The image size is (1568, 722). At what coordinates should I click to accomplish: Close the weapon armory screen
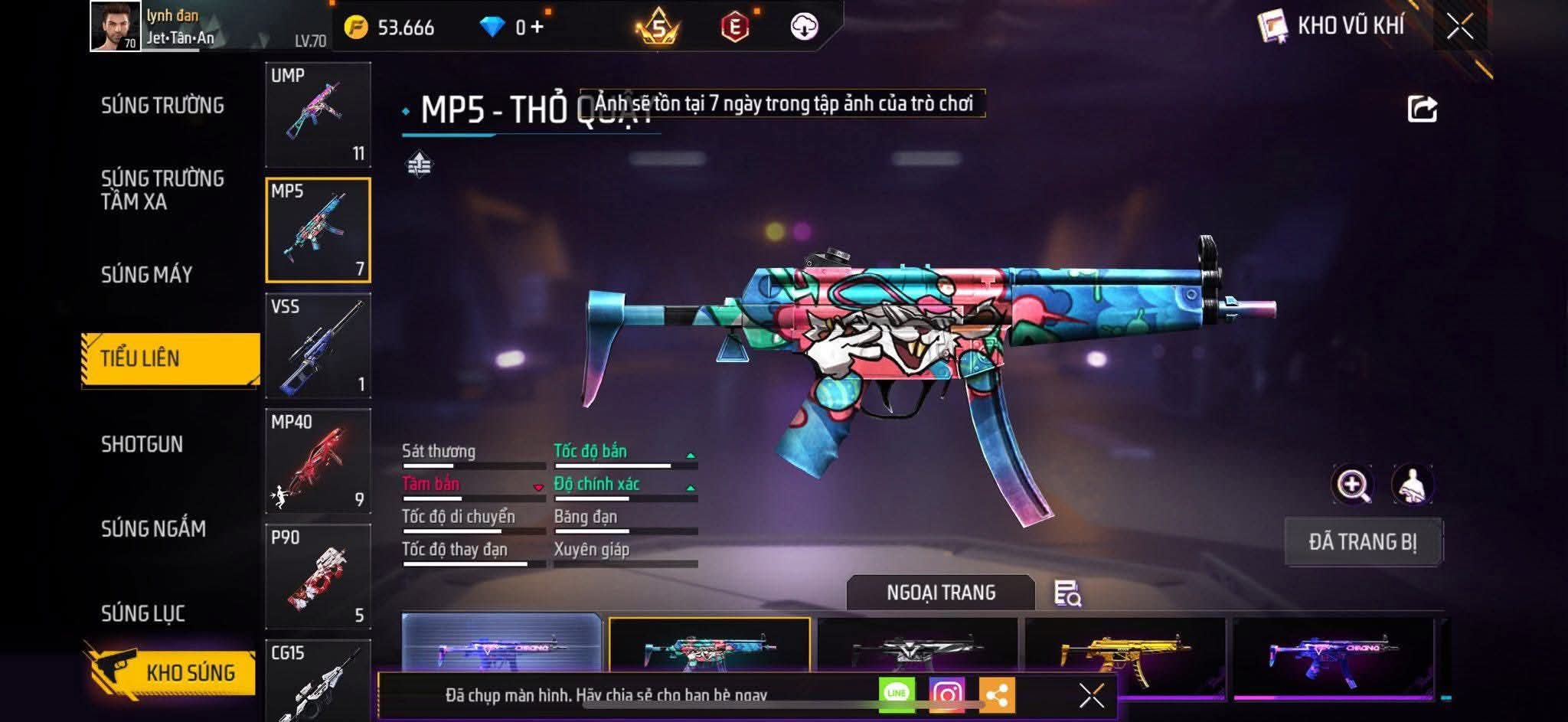pyautogui.click(x=1459, y=27)
